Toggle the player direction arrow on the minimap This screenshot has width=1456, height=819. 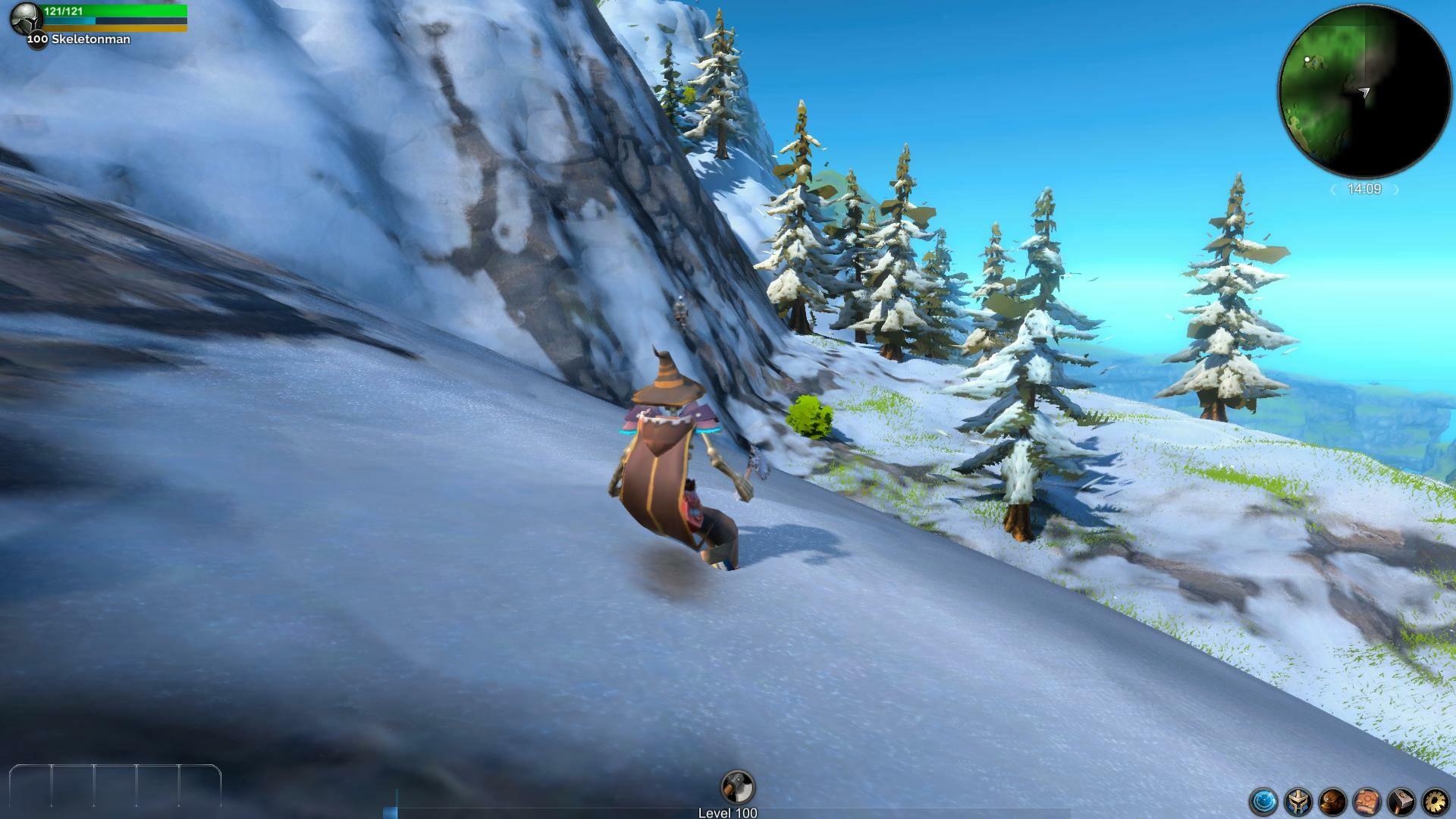(x=1363, y=90)
